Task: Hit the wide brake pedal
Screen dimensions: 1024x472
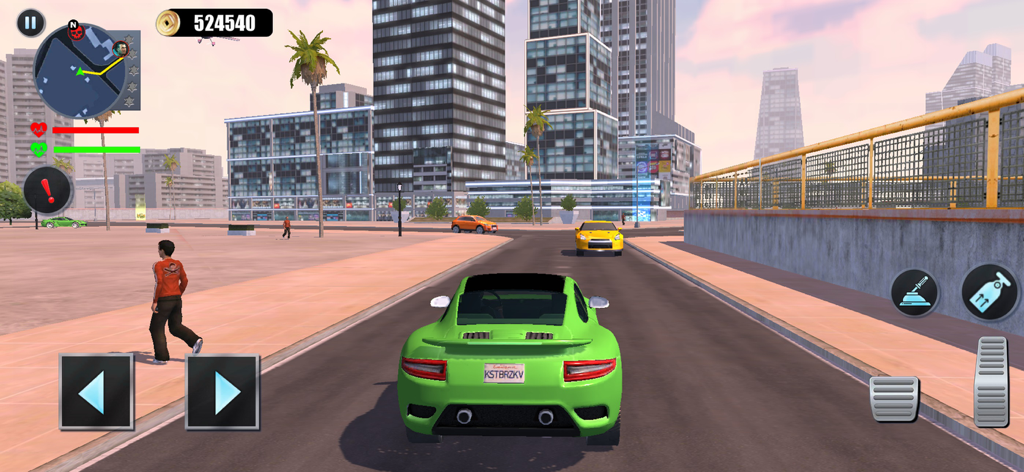Action: pos(893,399)
